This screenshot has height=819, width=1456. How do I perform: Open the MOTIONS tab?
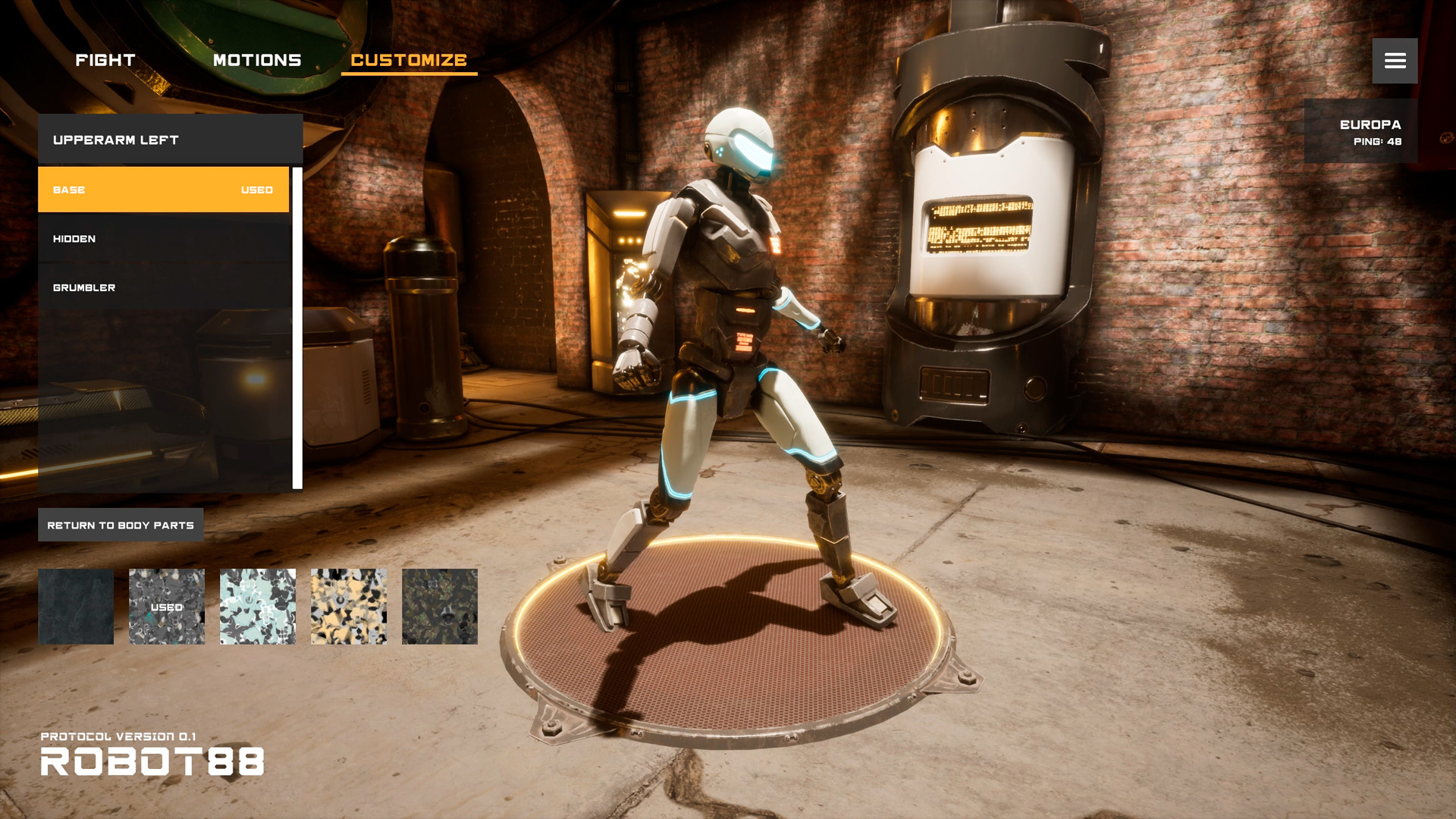pyautogui.click(x=256, y=60)
